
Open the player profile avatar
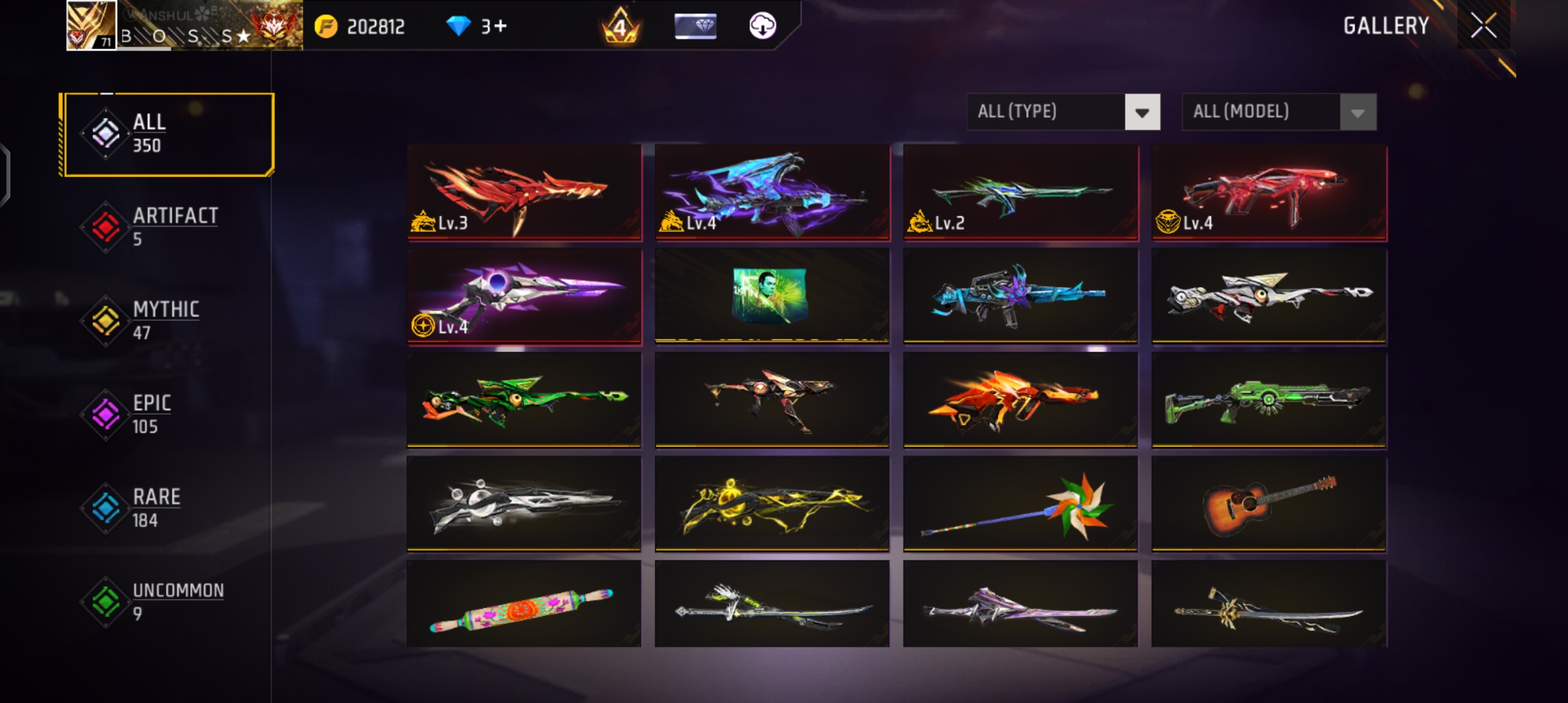pyautogui.click(x=91, y=26)
